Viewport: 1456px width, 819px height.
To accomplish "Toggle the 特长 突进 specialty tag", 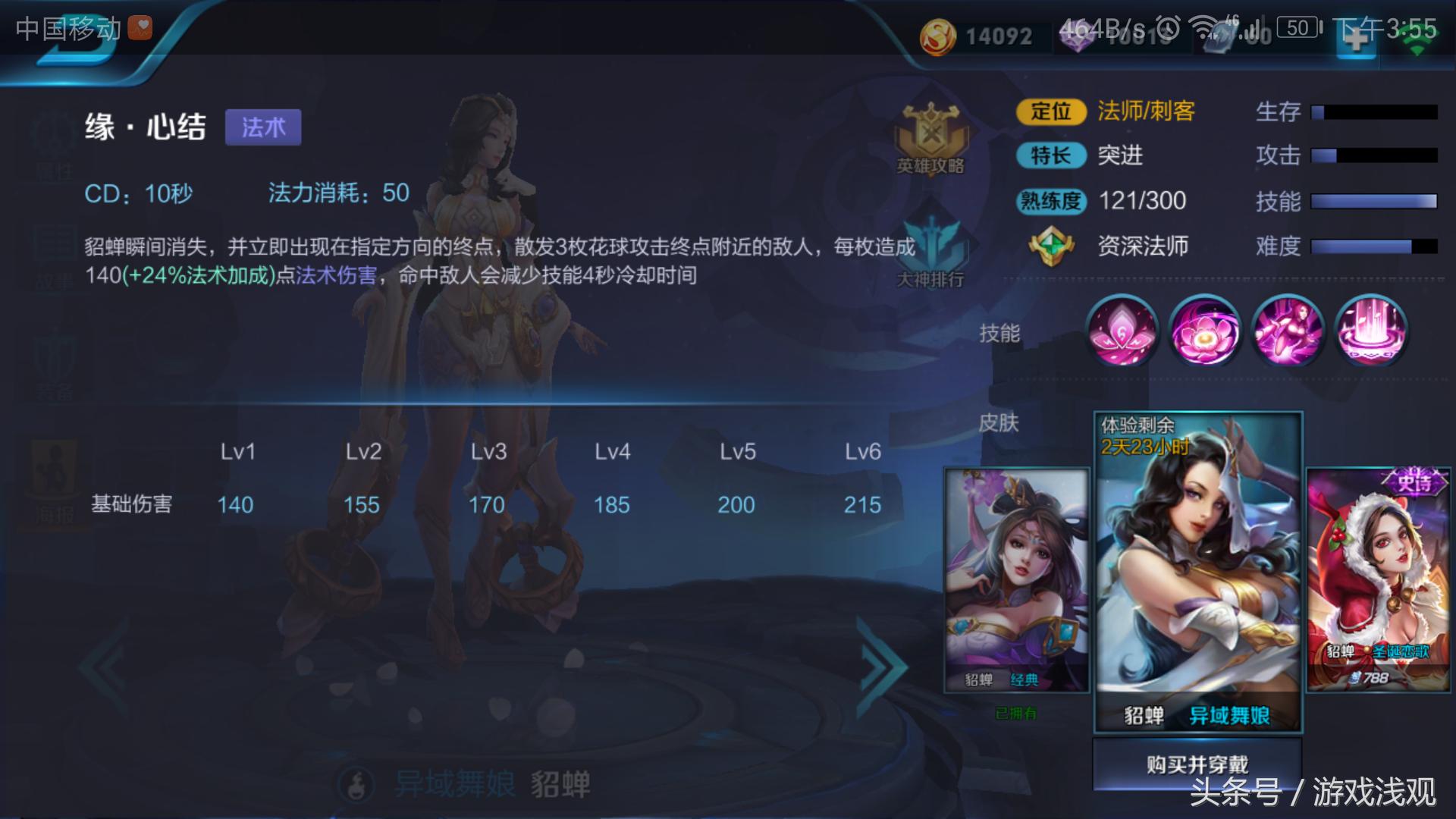I will click(x=1050, y=156).
